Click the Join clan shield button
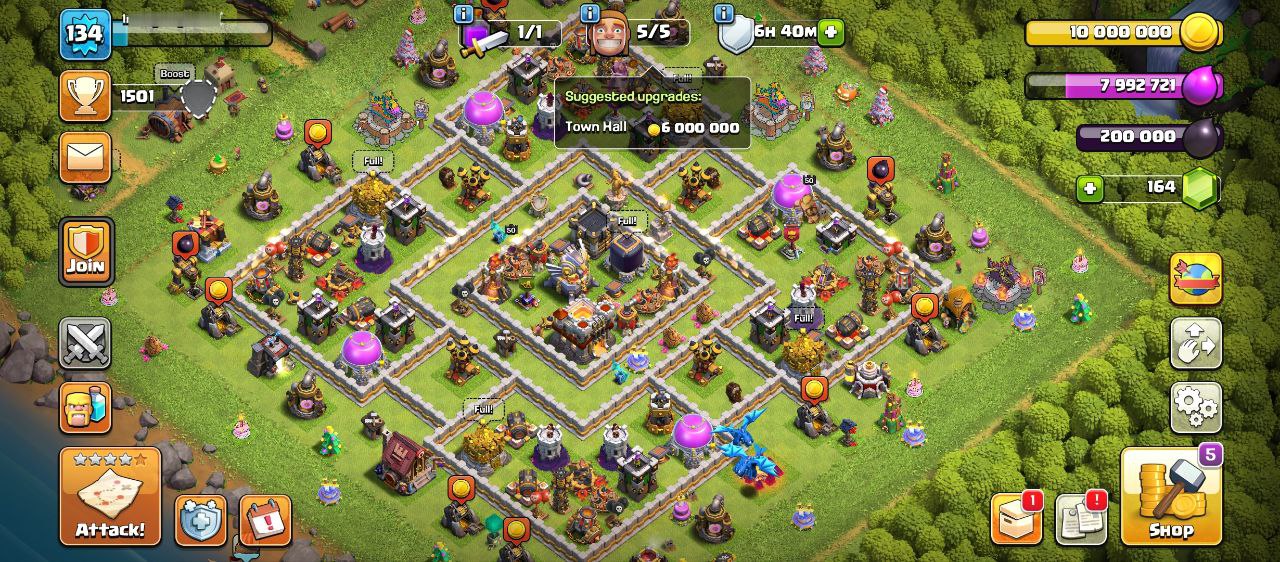 tap(85, 252)
